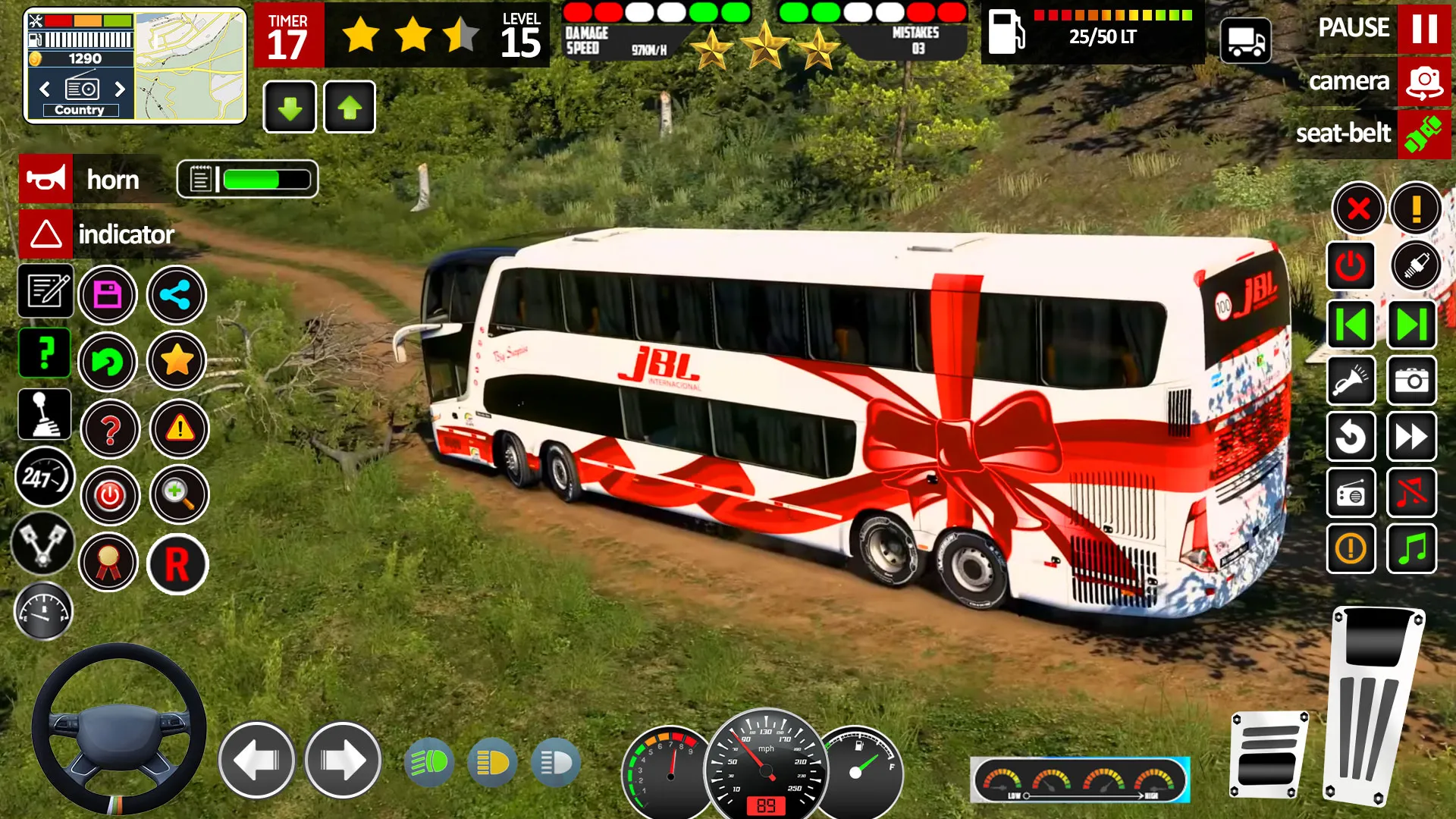Select the R reverse button
Image resolution: width=1456 pixels, height=819 pixels.
178,563
